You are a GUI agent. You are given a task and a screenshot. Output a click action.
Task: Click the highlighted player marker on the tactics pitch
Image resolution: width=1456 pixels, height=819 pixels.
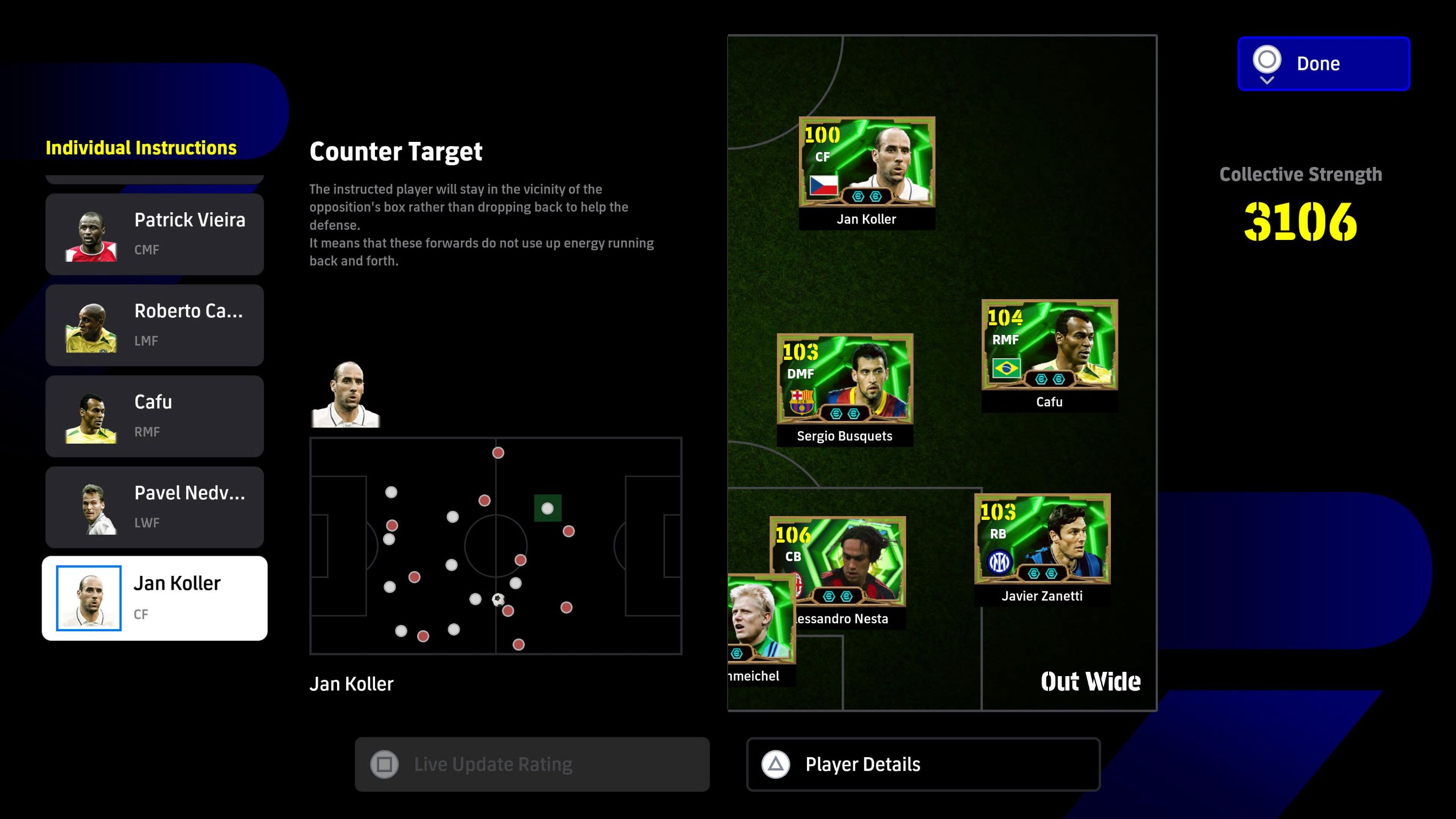coord(547,508)
